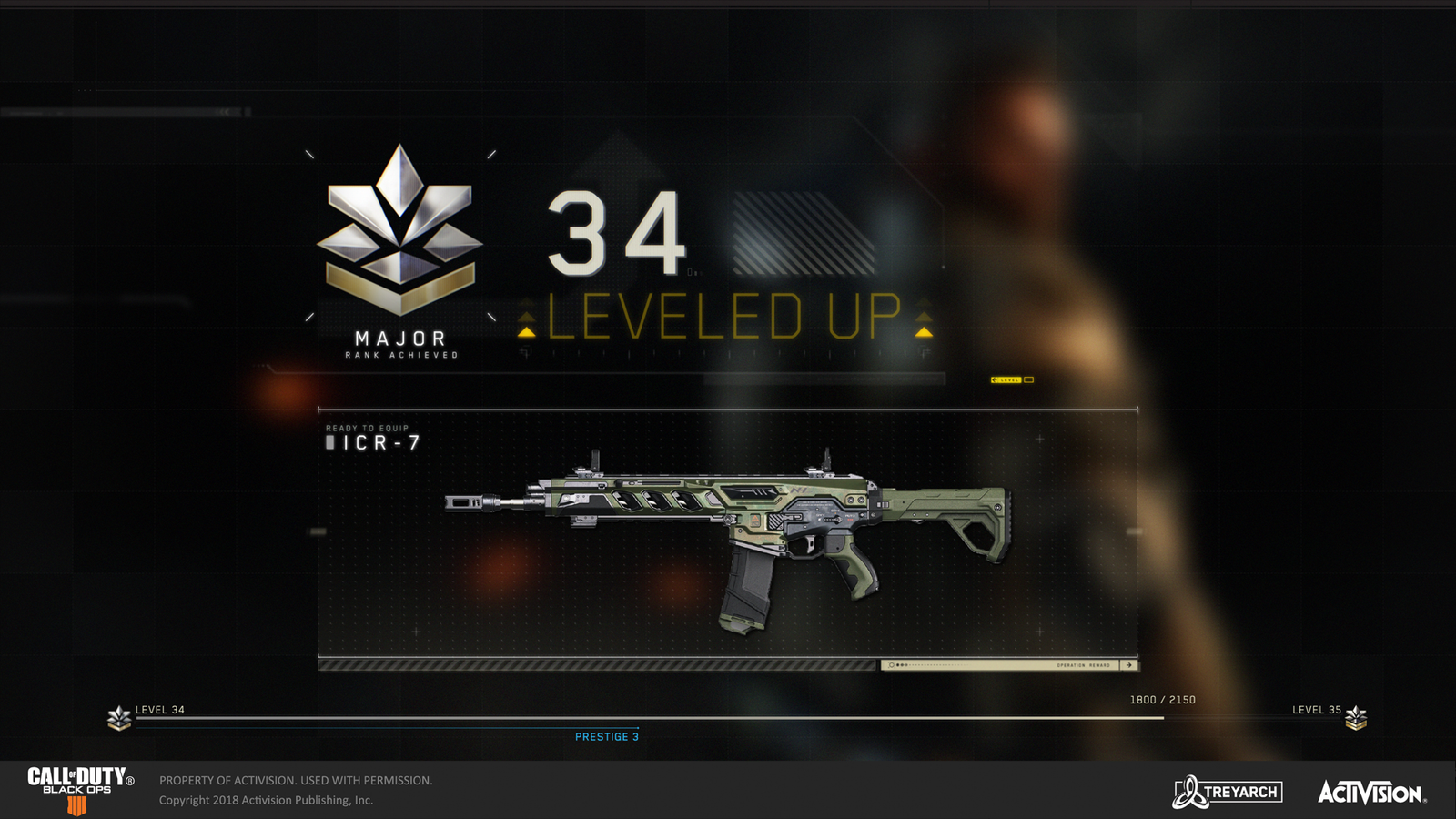Click the equip indicator square beside ICR-7
Viewport: 1456px width, 819px height.
coord(330,443)
